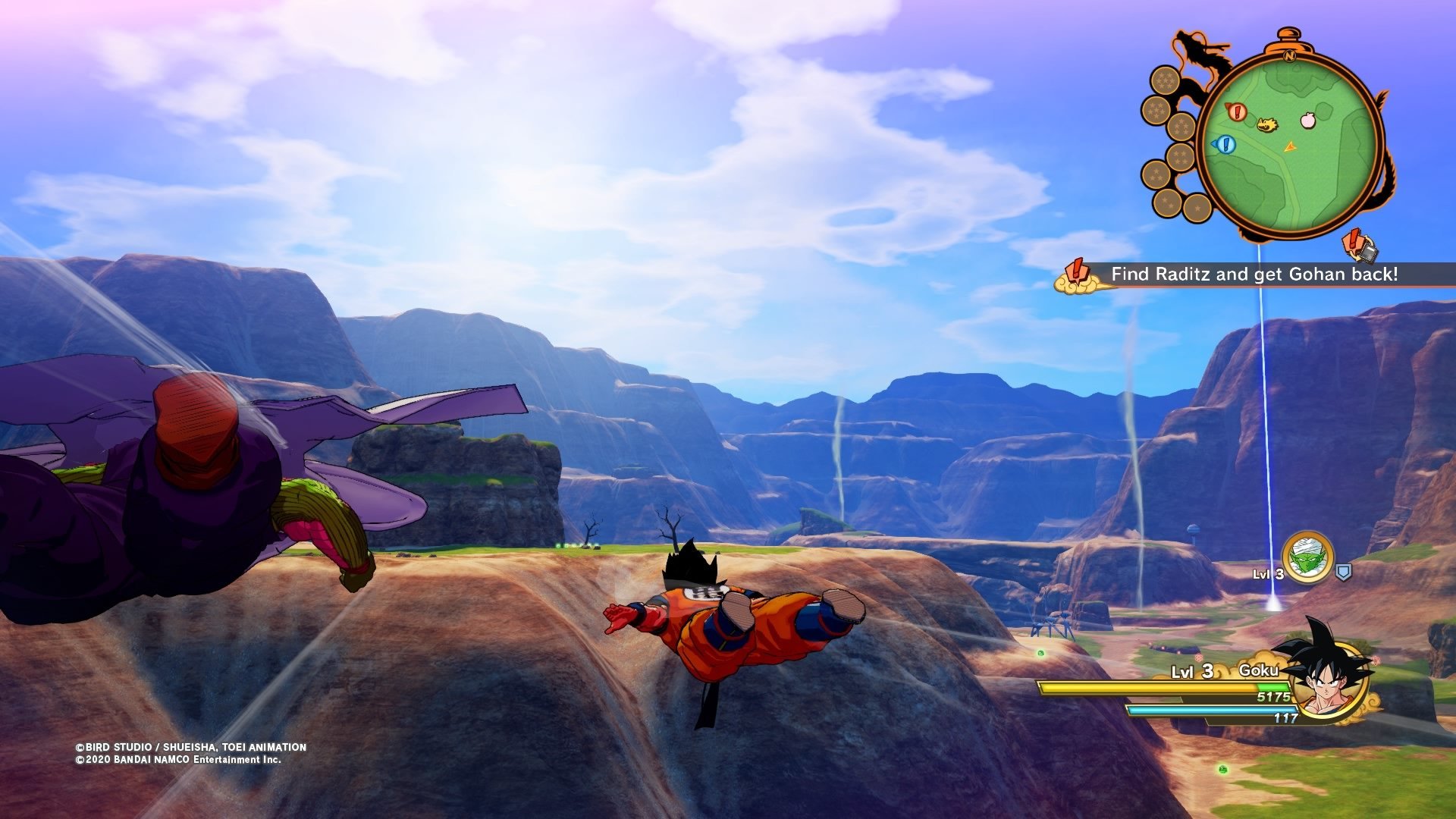Click the orange player arrow on minimap
The height and width of the screenshot is (819, 1456).
coord(1290,146)
